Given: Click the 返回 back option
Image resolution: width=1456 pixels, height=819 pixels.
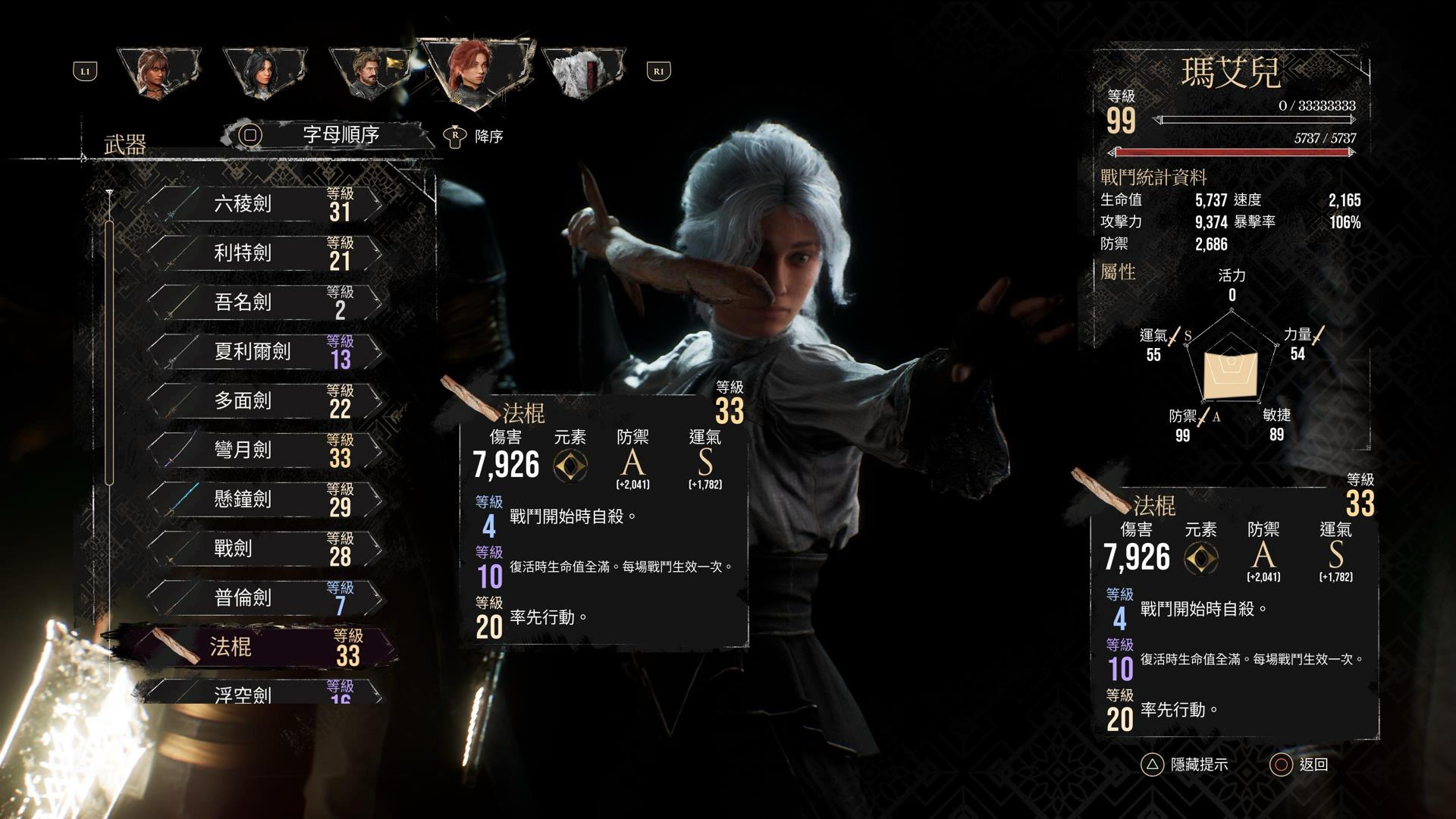Looking at the screenshot, I should pyautogui.click(x=1299, y=764).
